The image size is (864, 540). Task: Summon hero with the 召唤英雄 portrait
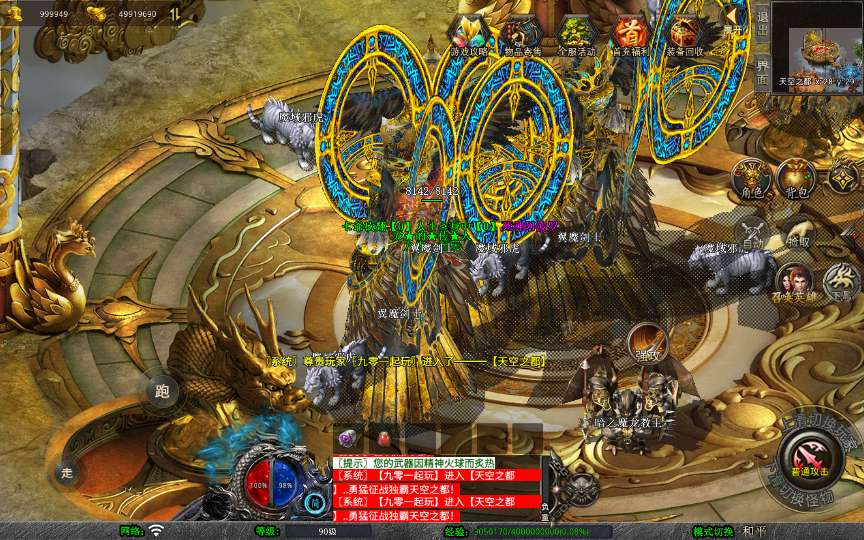[x=796, y=283]
